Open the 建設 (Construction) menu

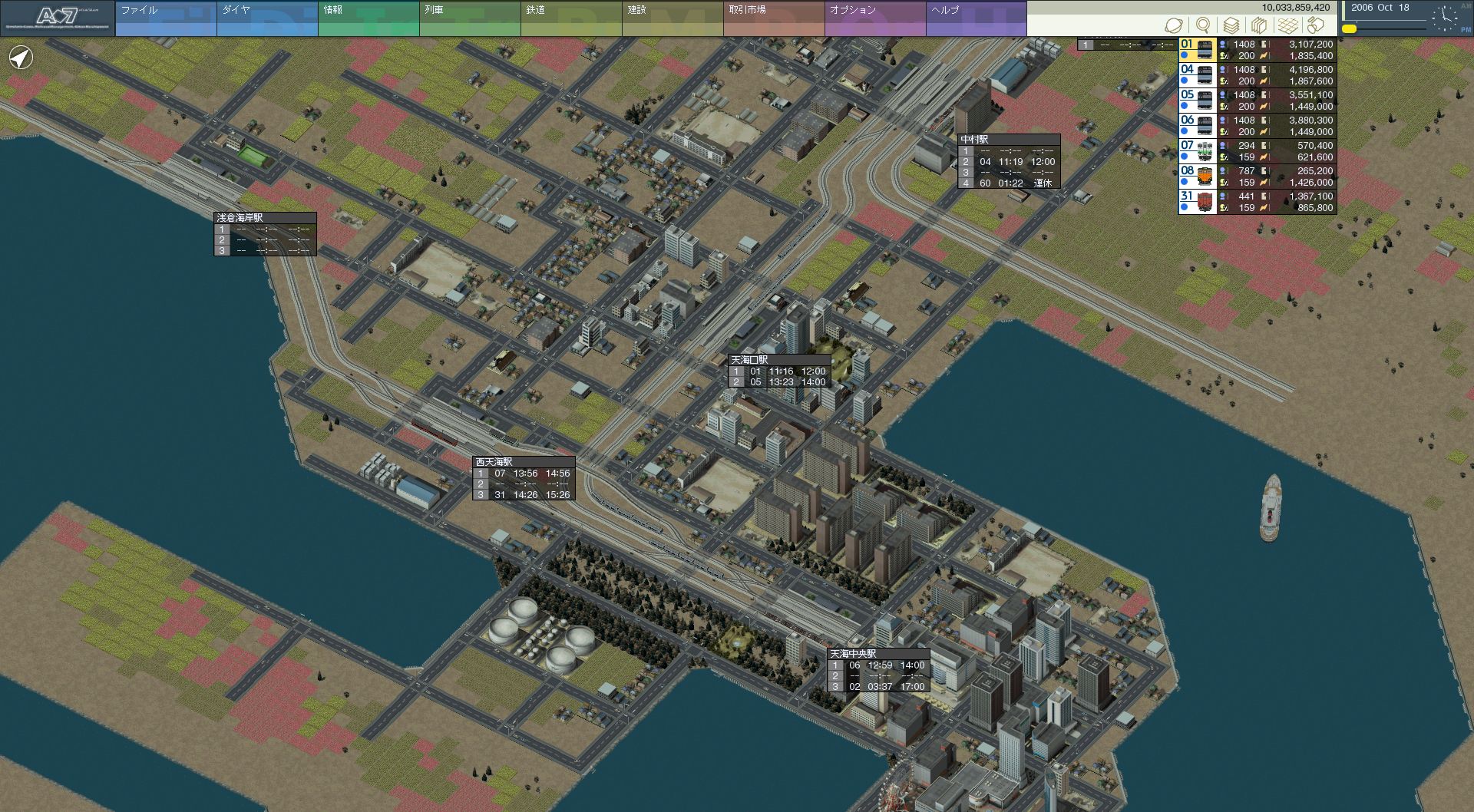pos(673,18)
